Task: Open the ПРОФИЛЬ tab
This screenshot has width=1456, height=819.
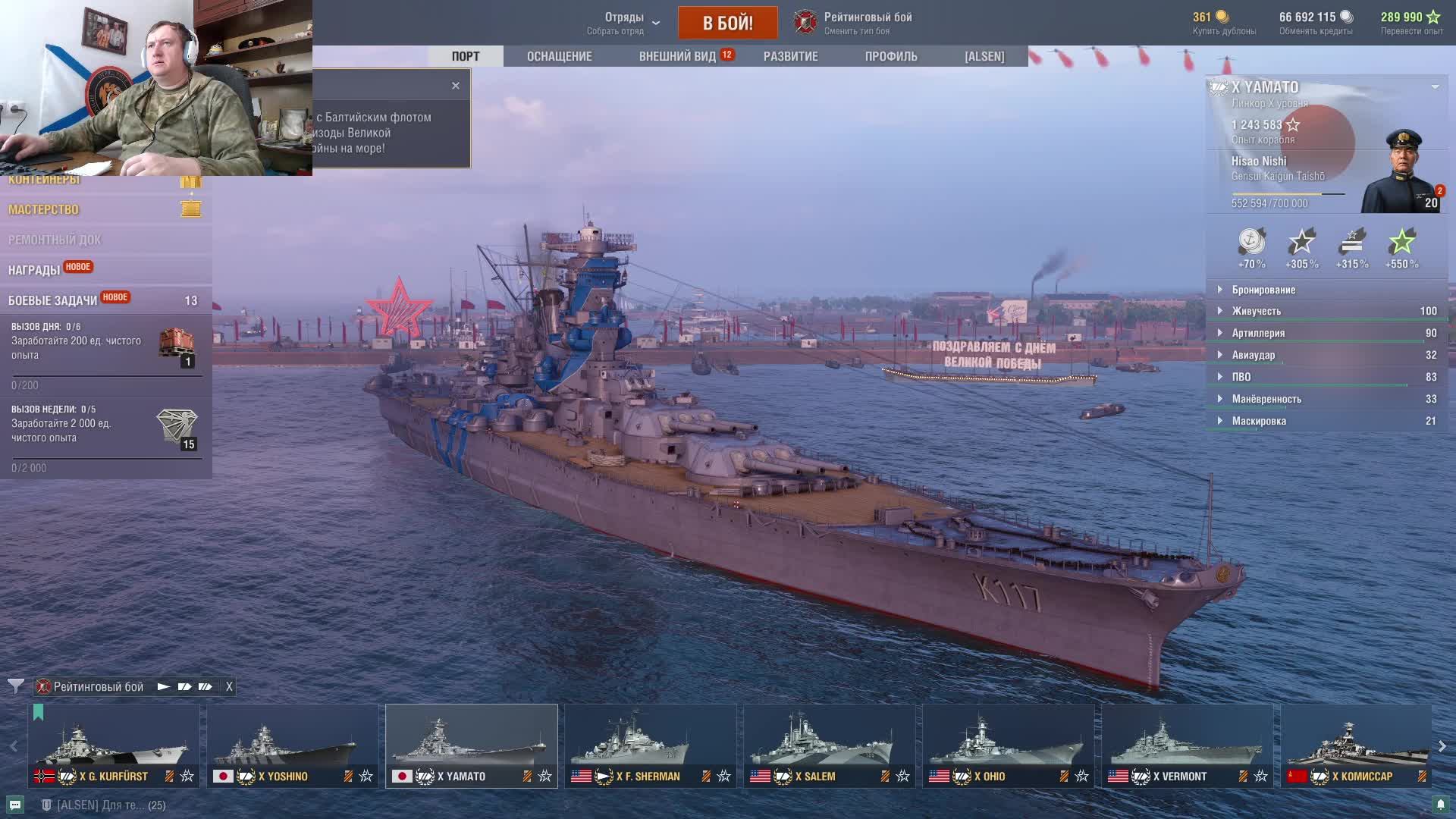Action: [890, 56]
